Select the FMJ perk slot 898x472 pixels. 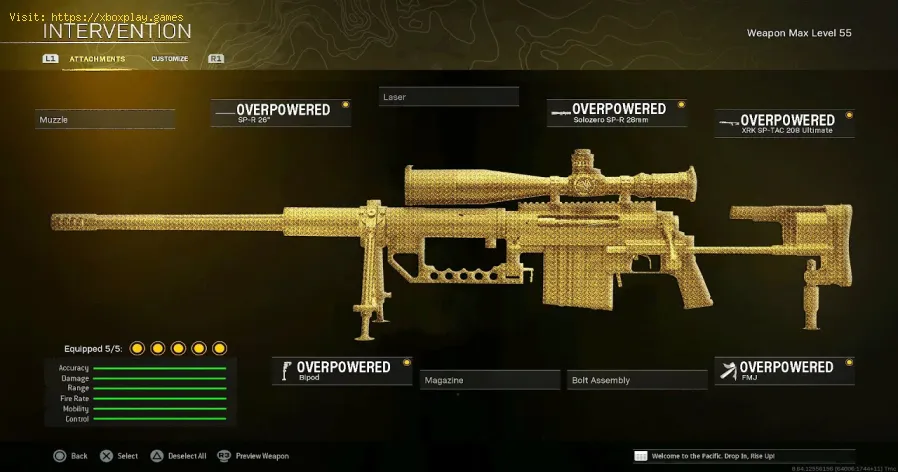[x=785, y=371]
